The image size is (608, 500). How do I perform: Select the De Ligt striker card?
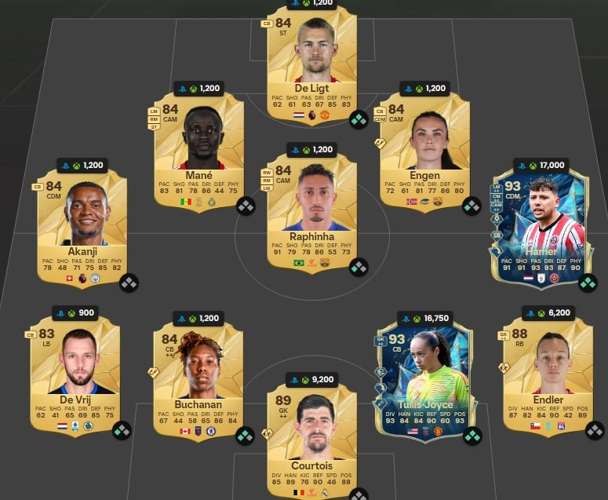(x=313, y=65)
